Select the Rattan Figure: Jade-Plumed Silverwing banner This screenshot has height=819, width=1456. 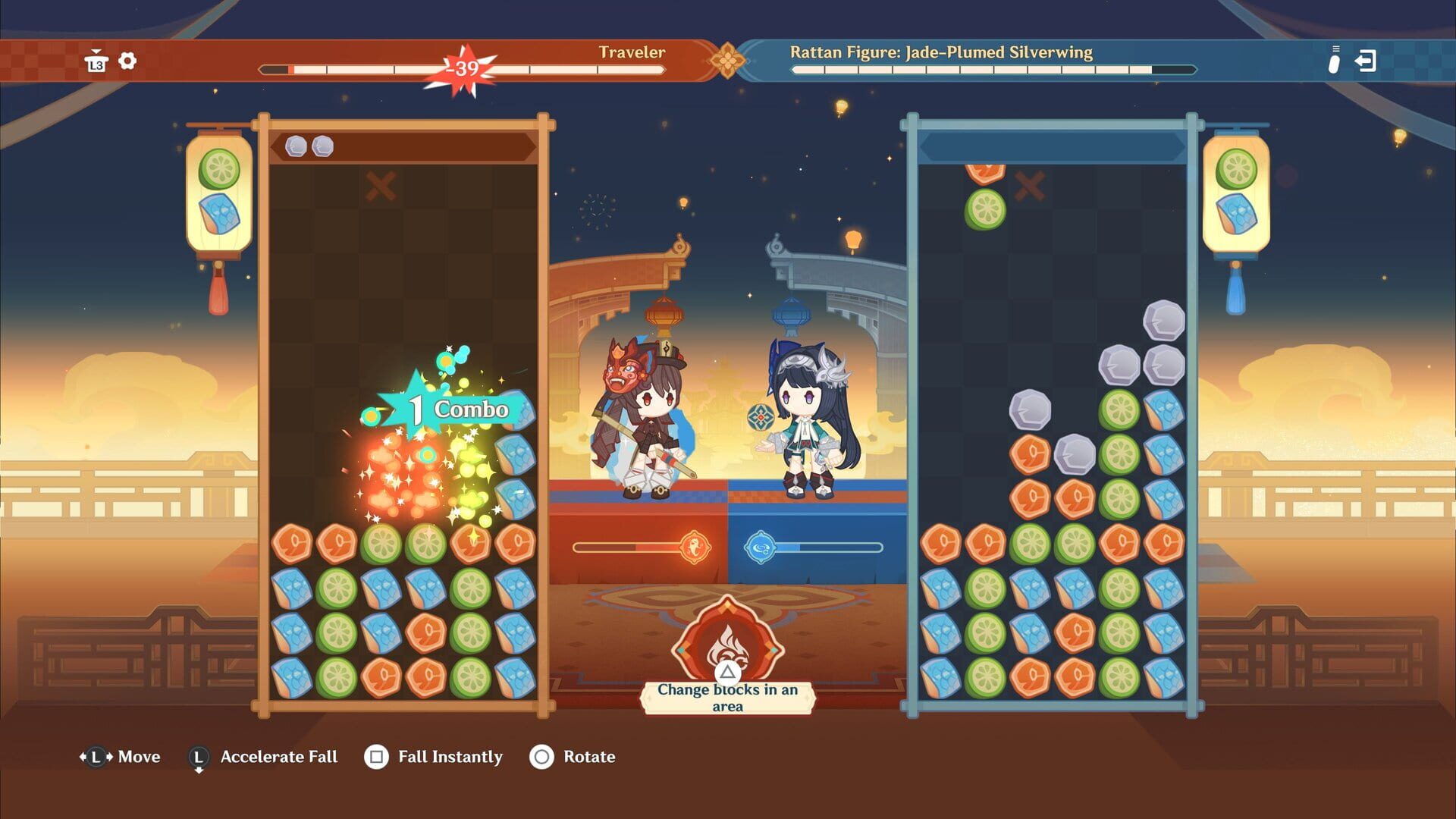point(940,52)
